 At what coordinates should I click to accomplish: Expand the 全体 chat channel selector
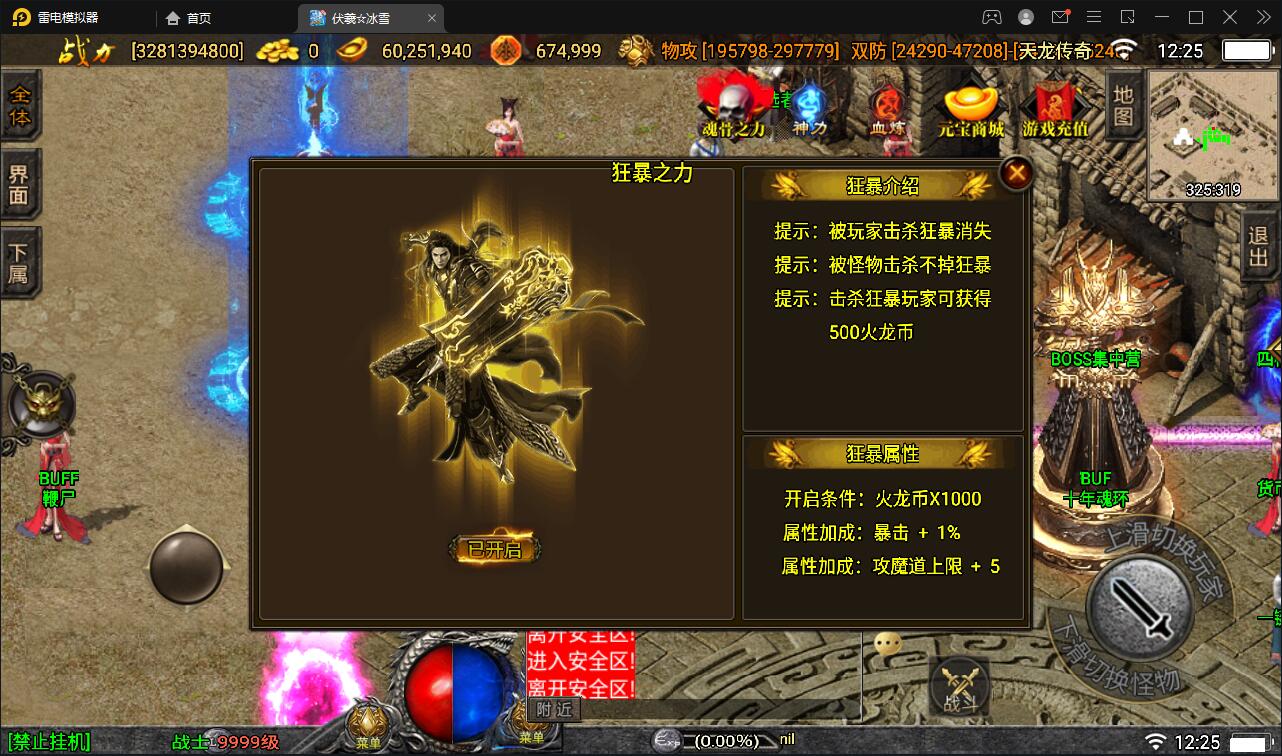click(20, 108)
